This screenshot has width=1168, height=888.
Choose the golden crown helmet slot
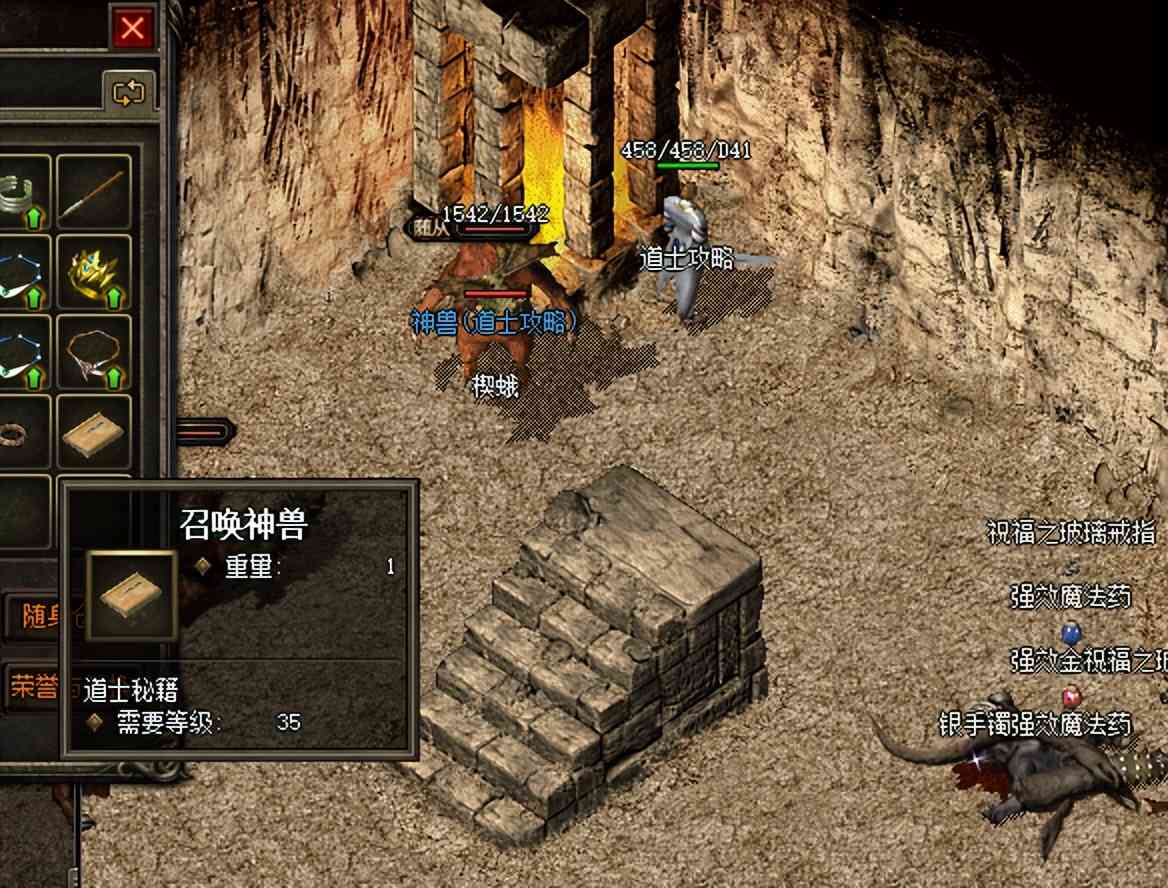coord(94,273)
